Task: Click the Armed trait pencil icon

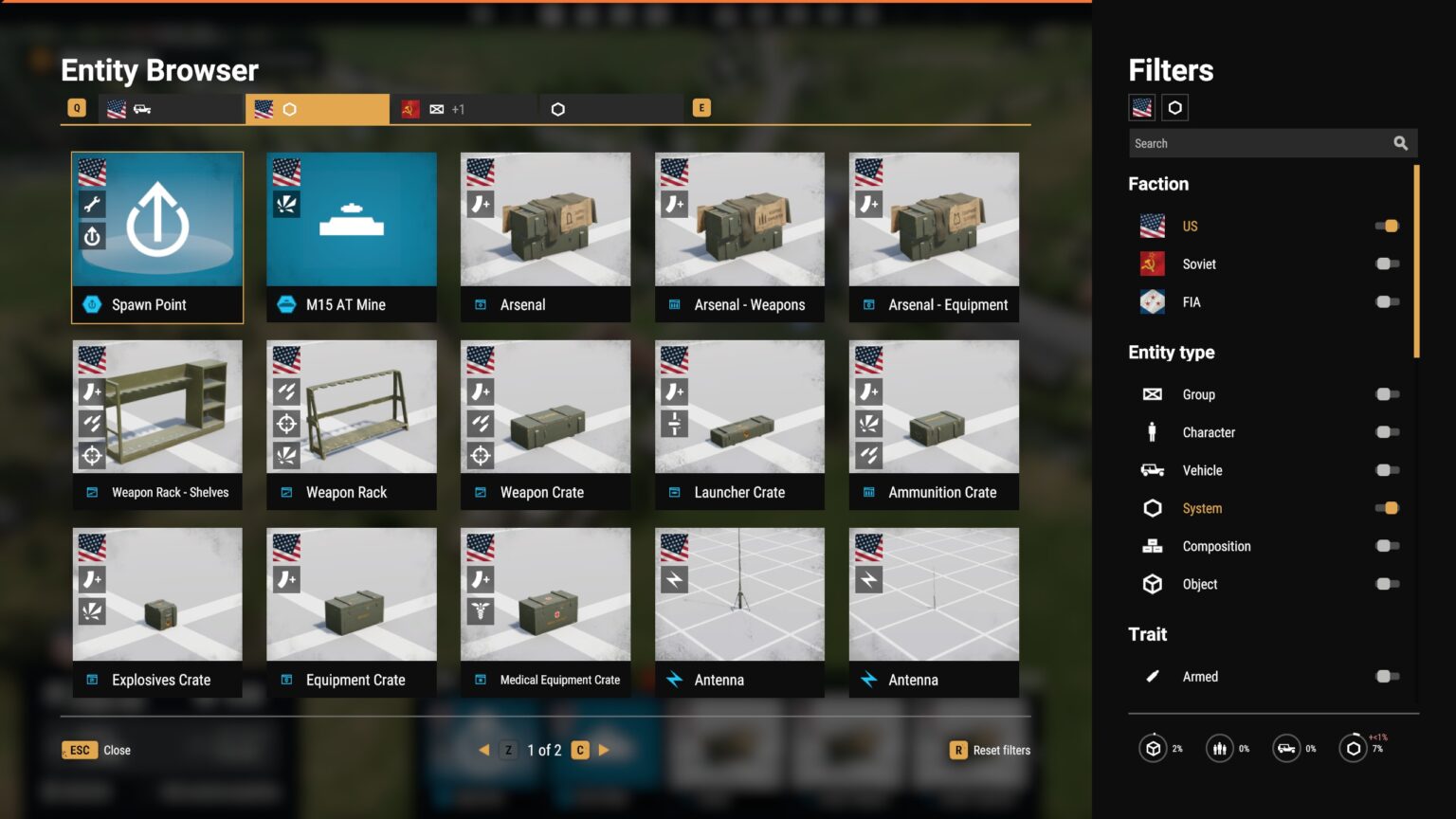Action: [x=1152, y=676]
